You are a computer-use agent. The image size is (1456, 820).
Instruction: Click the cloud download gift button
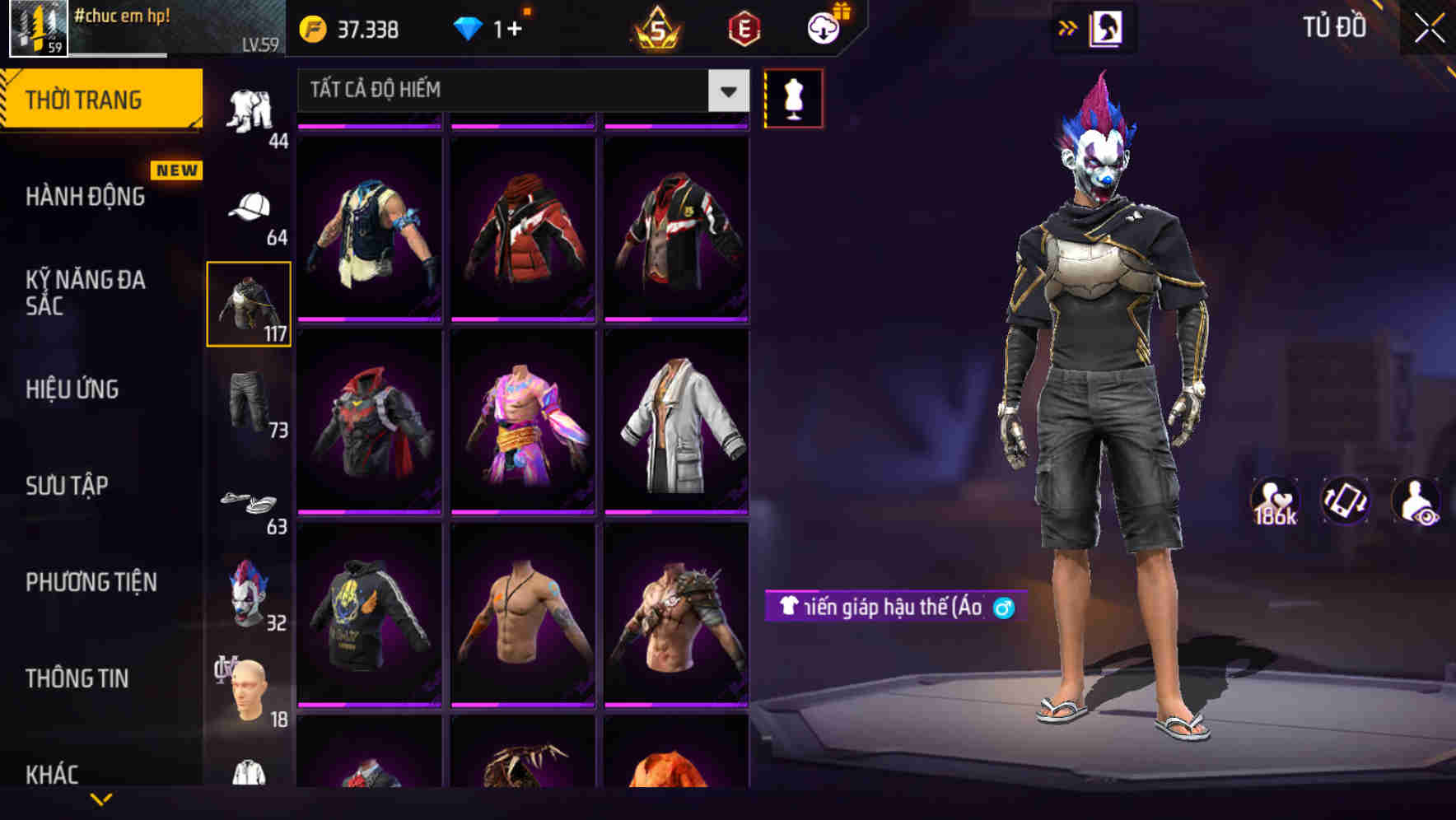[823, 27]
